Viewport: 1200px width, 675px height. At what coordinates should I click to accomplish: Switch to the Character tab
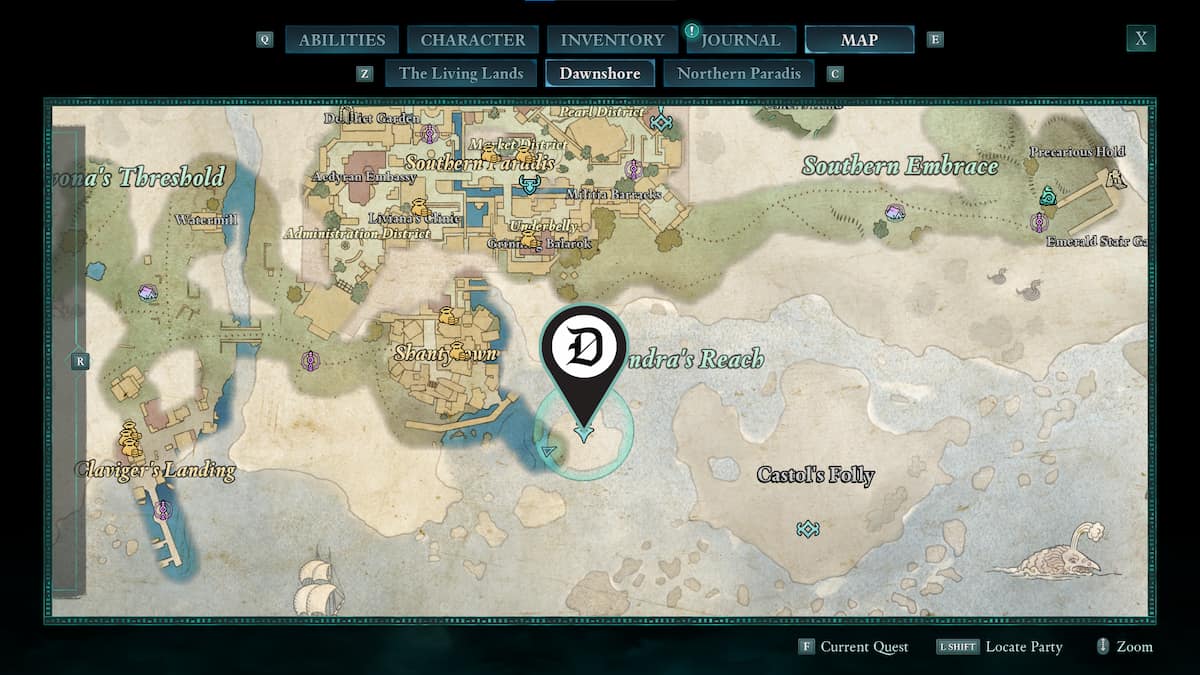472,40
